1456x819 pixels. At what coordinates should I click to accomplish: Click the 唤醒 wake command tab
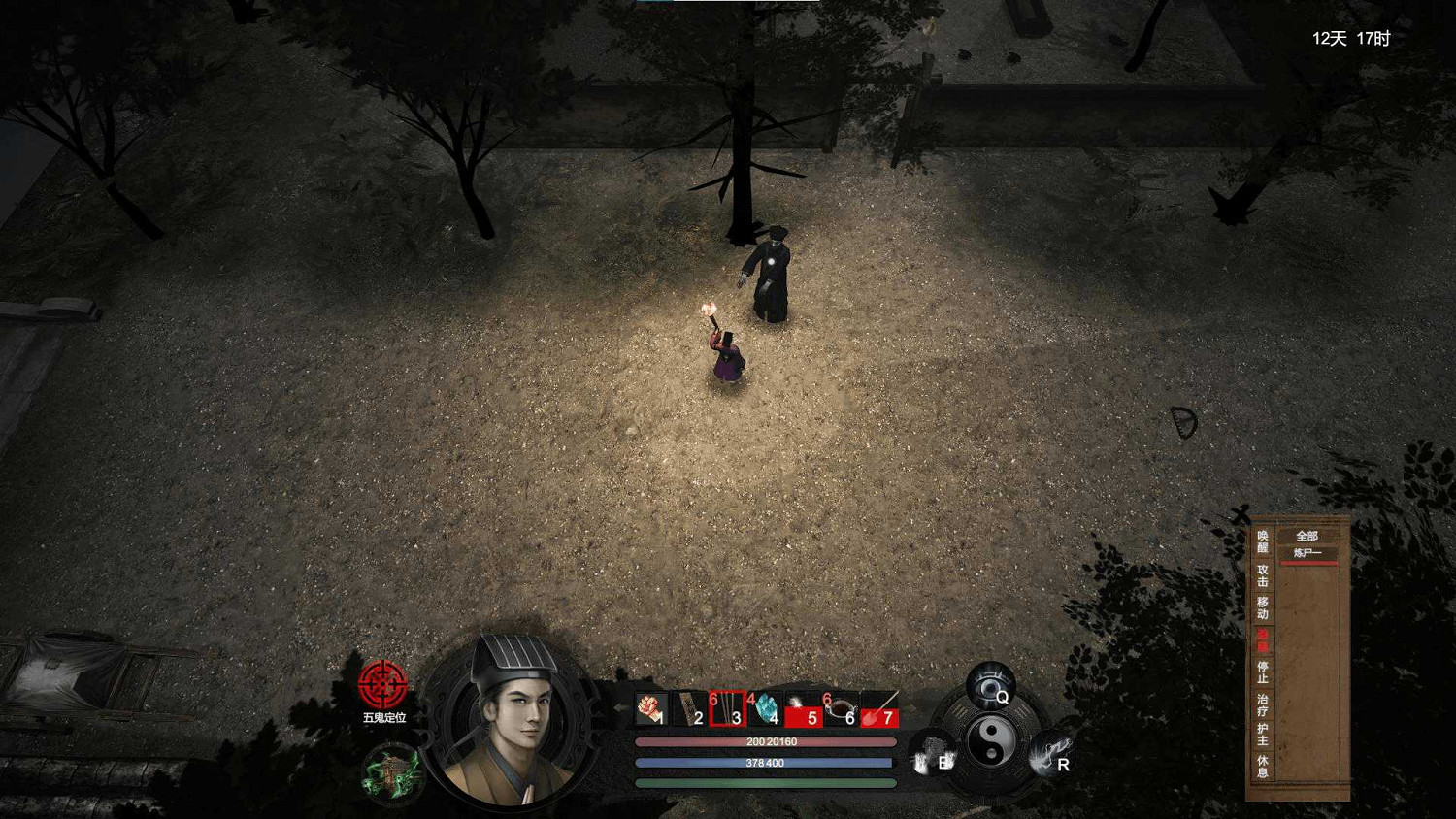[1262, 543]
